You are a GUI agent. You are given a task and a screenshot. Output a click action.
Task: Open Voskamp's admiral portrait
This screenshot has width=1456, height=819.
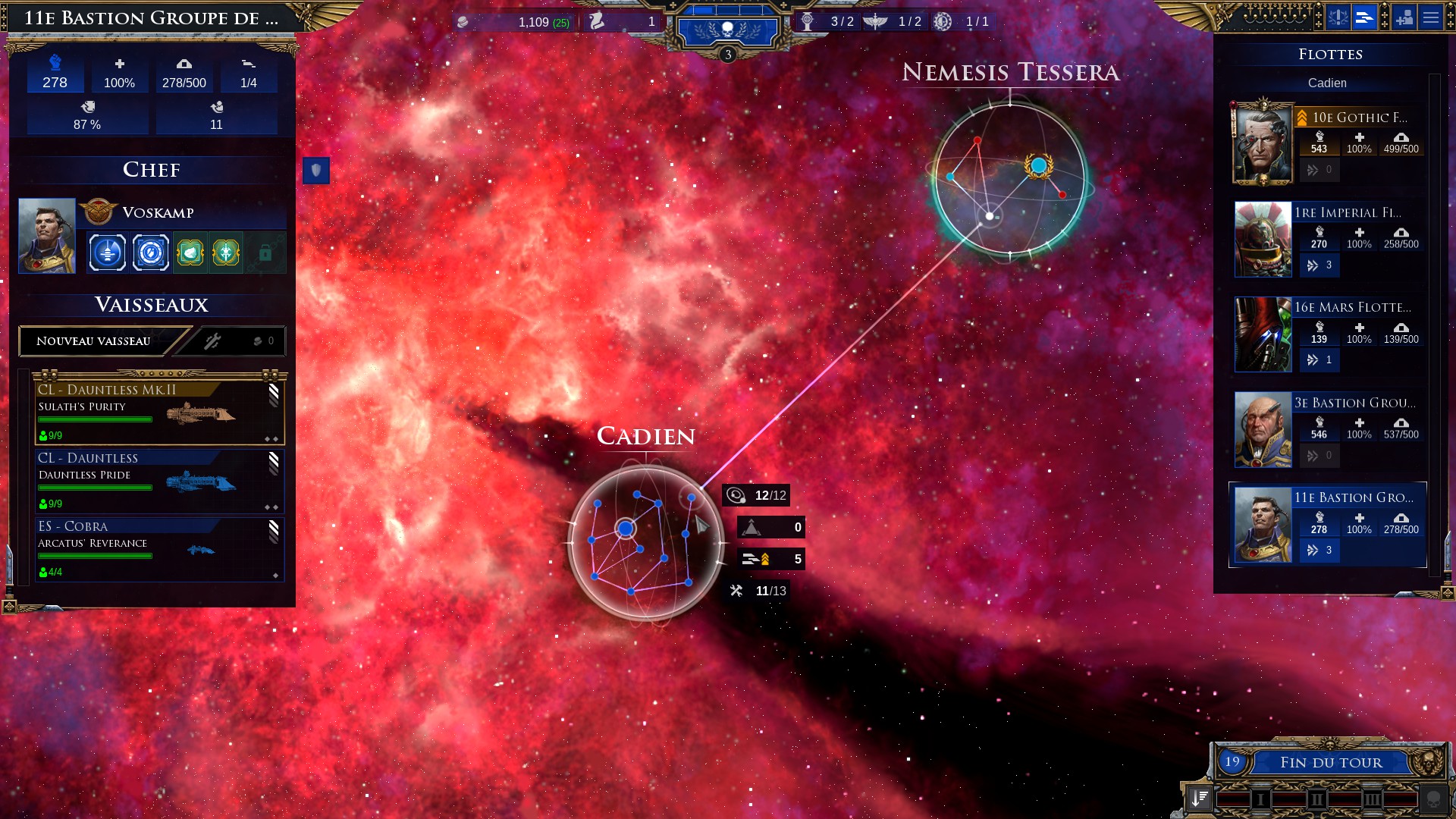pyautogui.click(x=47, y=236)
